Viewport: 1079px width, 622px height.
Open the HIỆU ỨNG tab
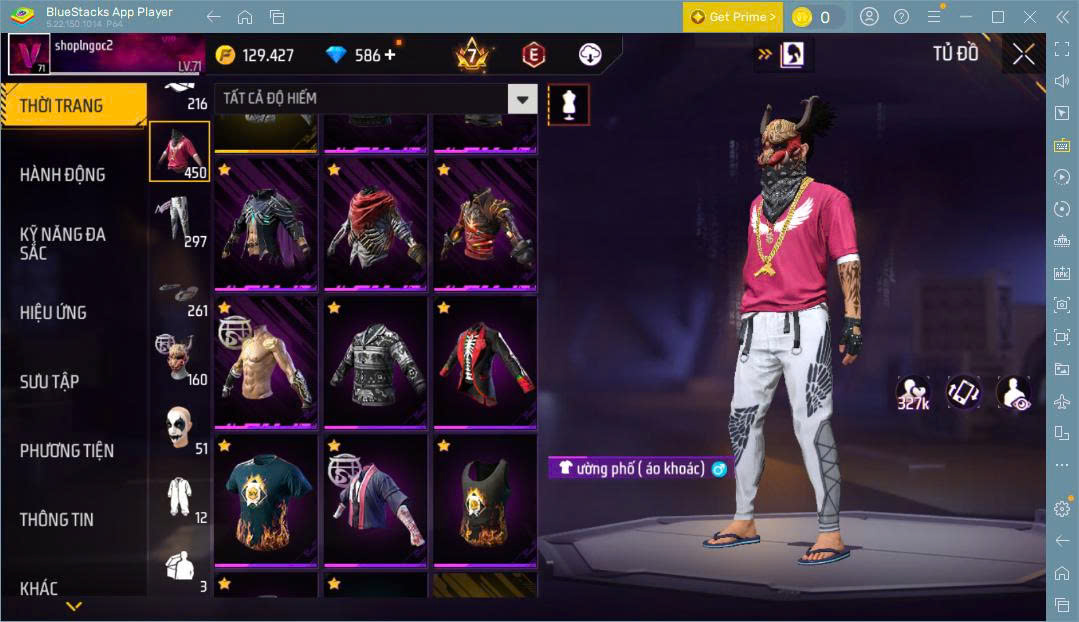[x=53, y=312]
